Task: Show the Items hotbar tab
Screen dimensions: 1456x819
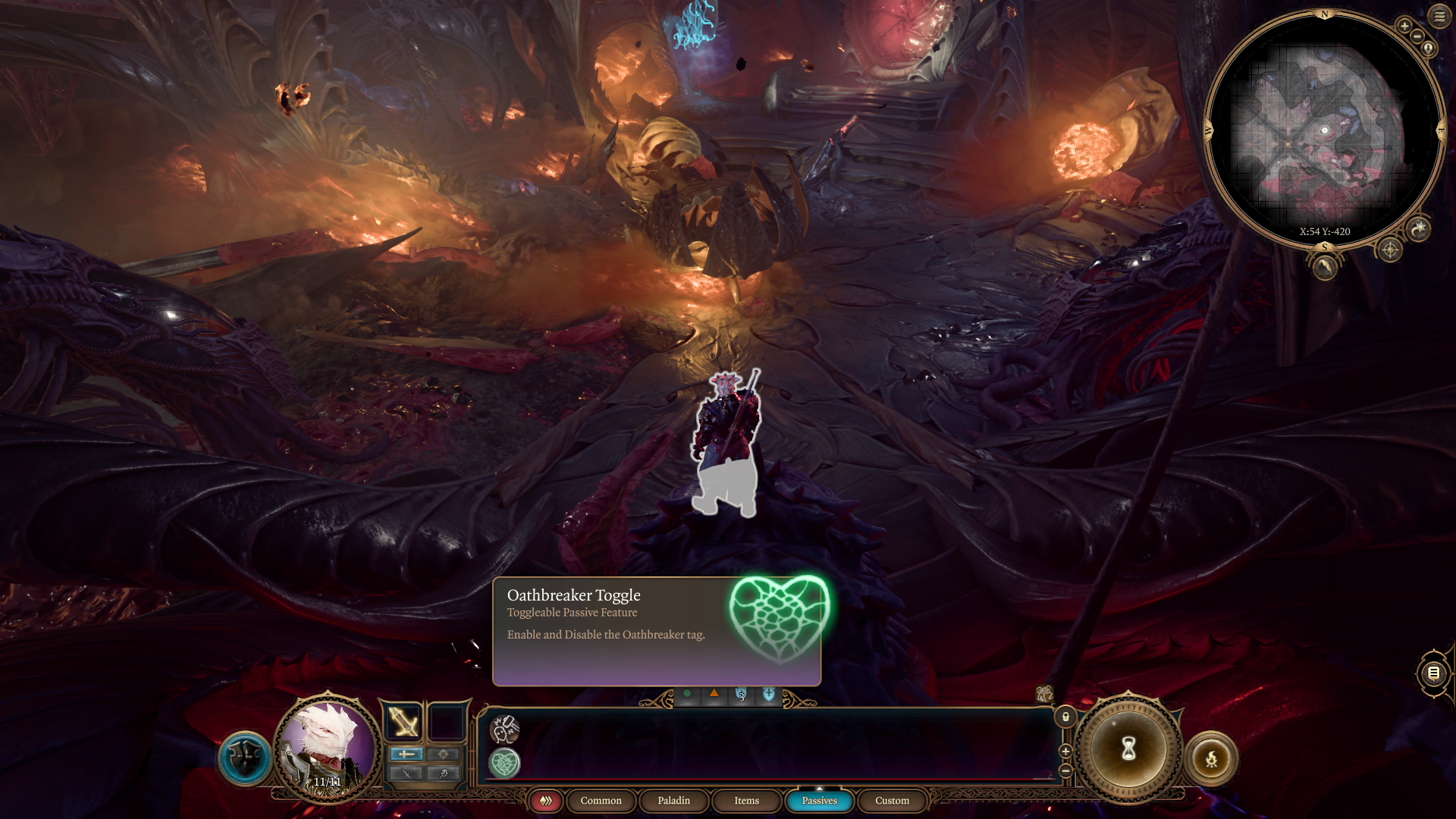Action: pos(746,801)
